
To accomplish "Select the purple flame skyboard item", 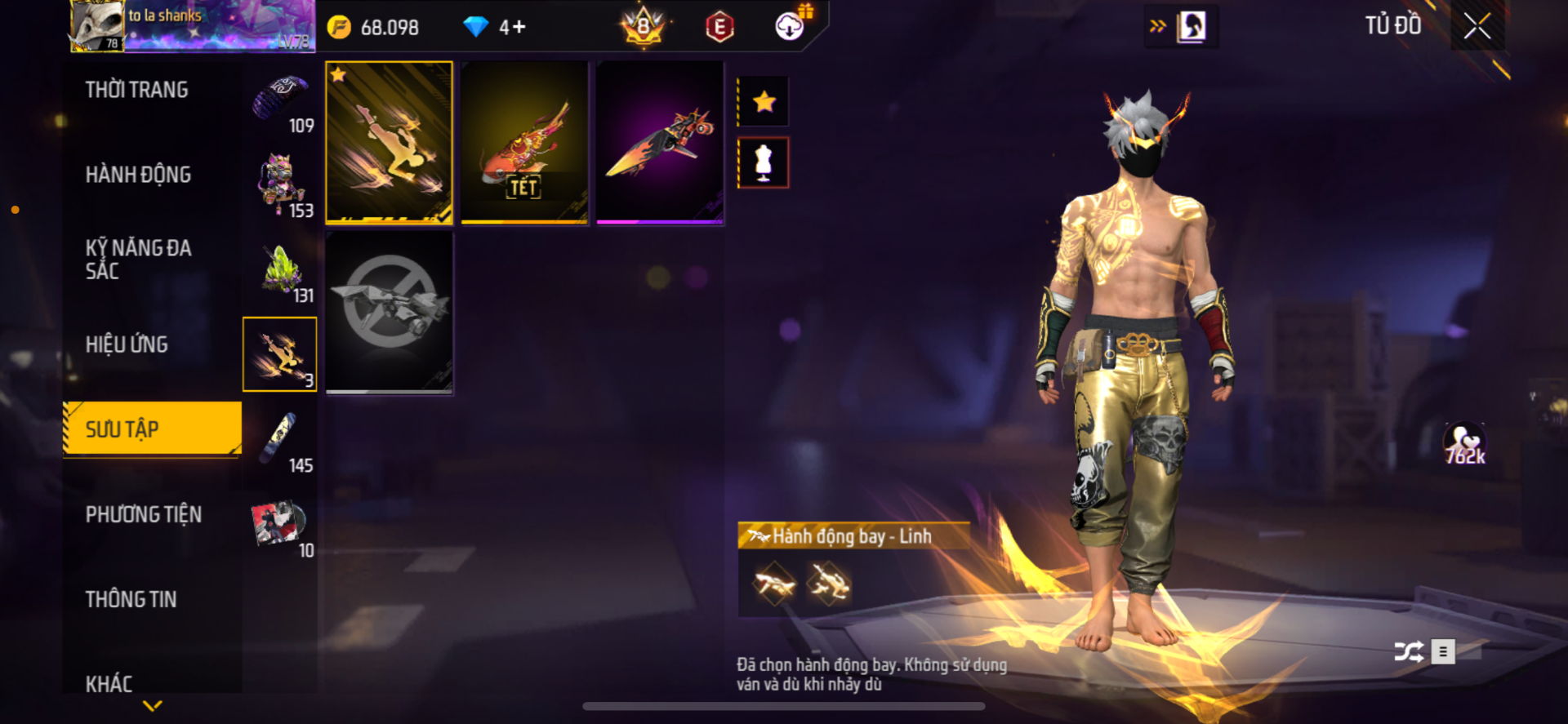I will pos(660,142).
